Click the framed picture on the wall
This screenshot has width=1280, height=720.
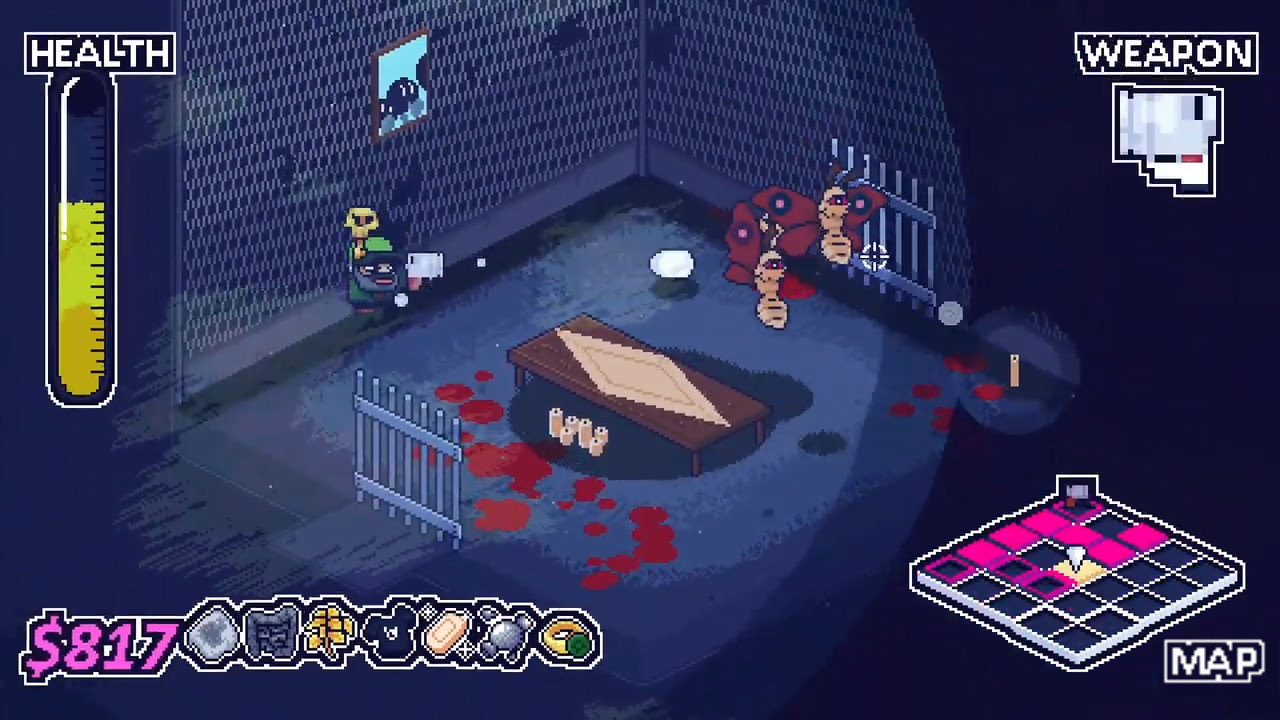[404, 82]
